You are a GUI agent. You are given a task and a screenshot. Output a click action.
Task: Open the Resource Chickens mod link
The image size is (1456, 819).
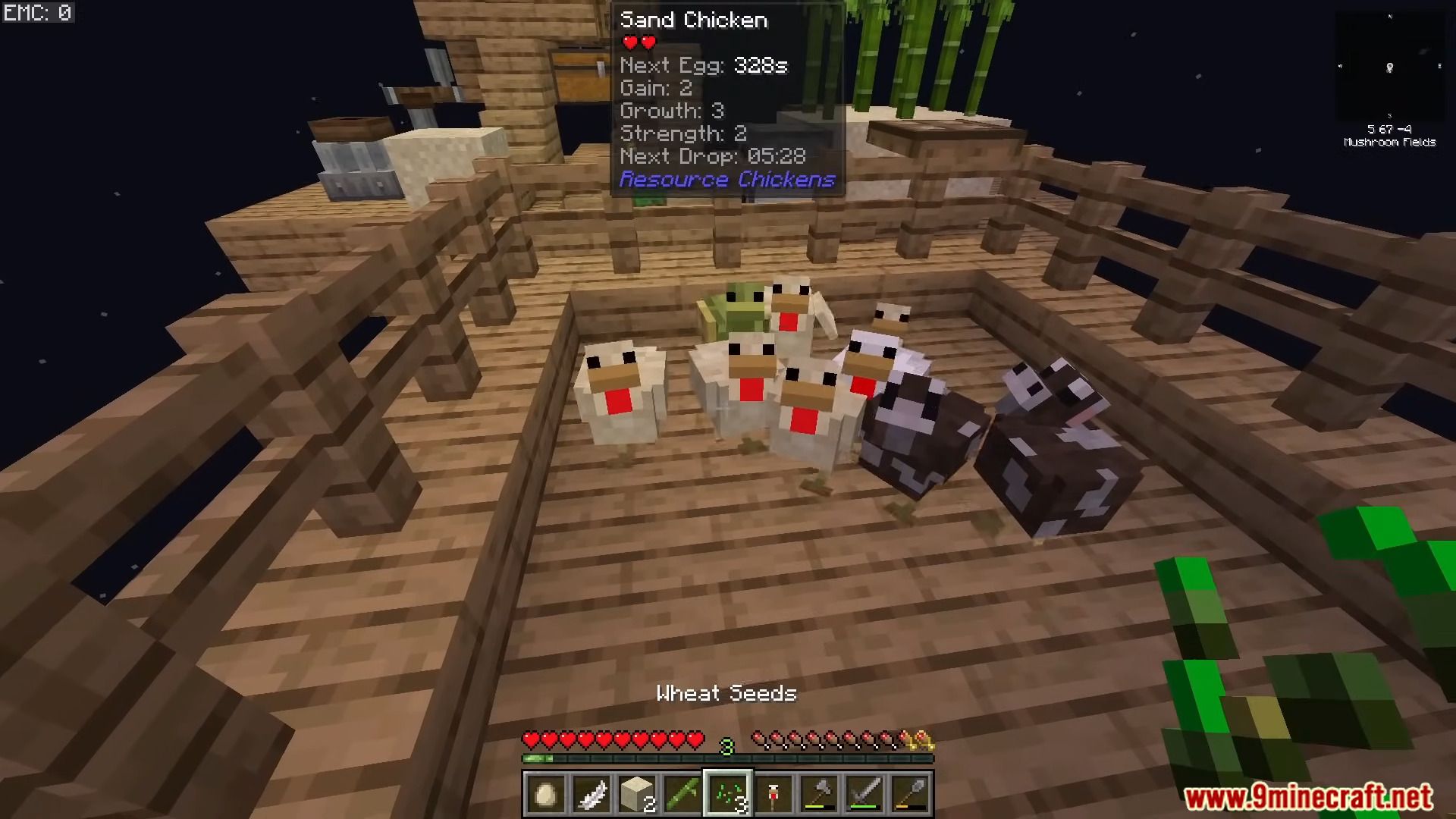click(x=727, y=180)
